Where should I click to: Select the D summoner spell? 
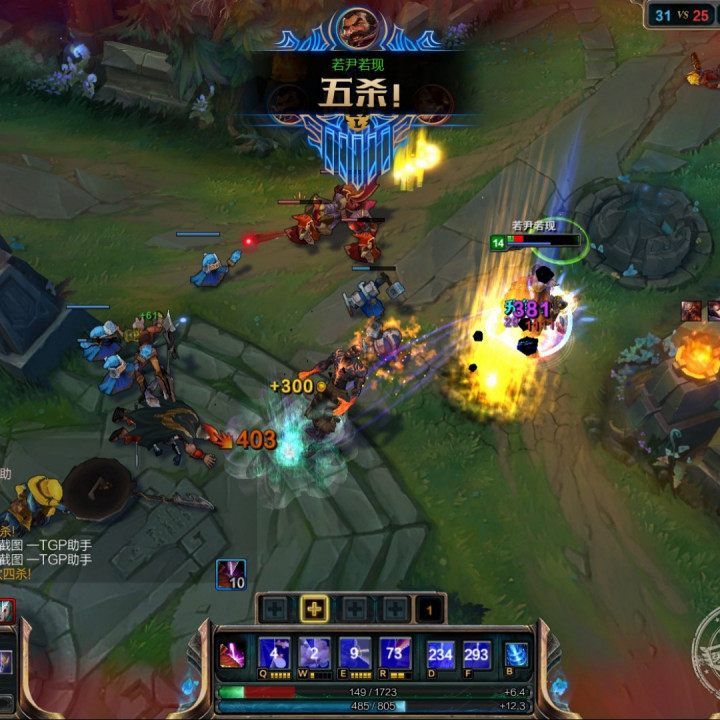[x=440, y=654]
